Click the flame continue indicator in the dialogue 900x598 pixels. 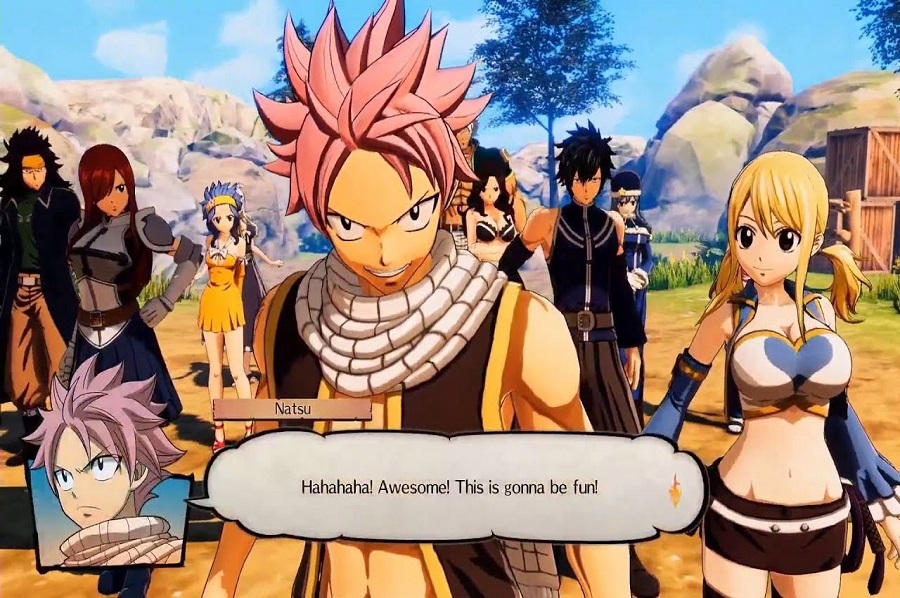tap(675, 489)
